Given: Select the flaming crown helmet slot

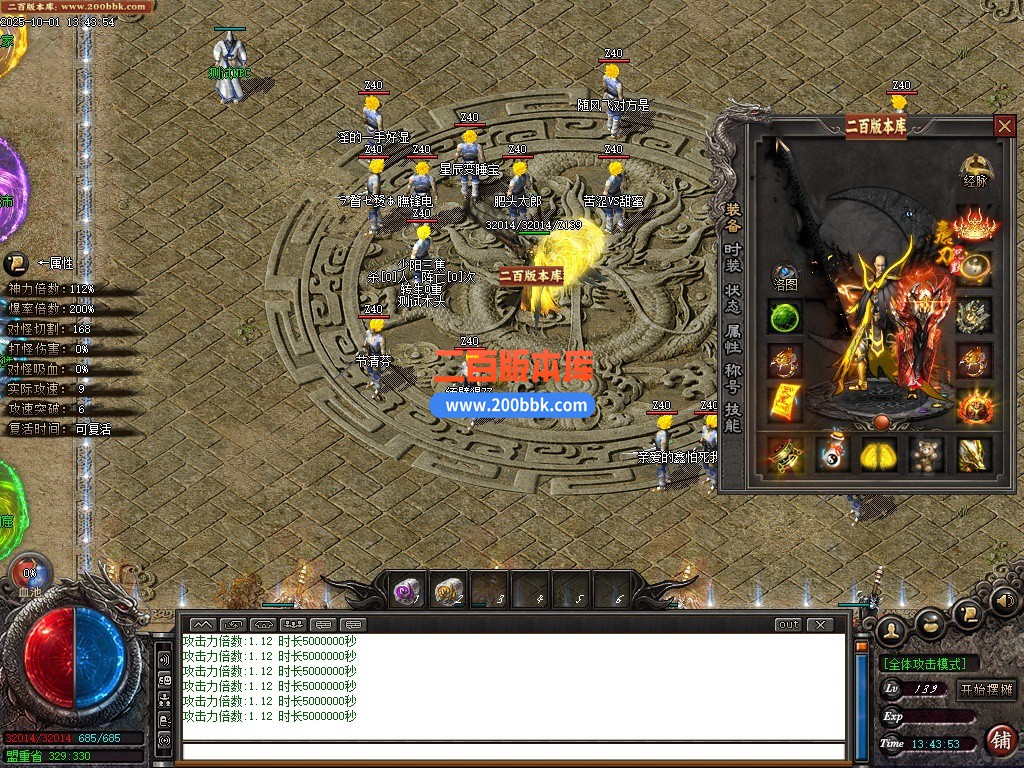Looking at the screenshot, I should pyautogui.click(x=974, y=224).
